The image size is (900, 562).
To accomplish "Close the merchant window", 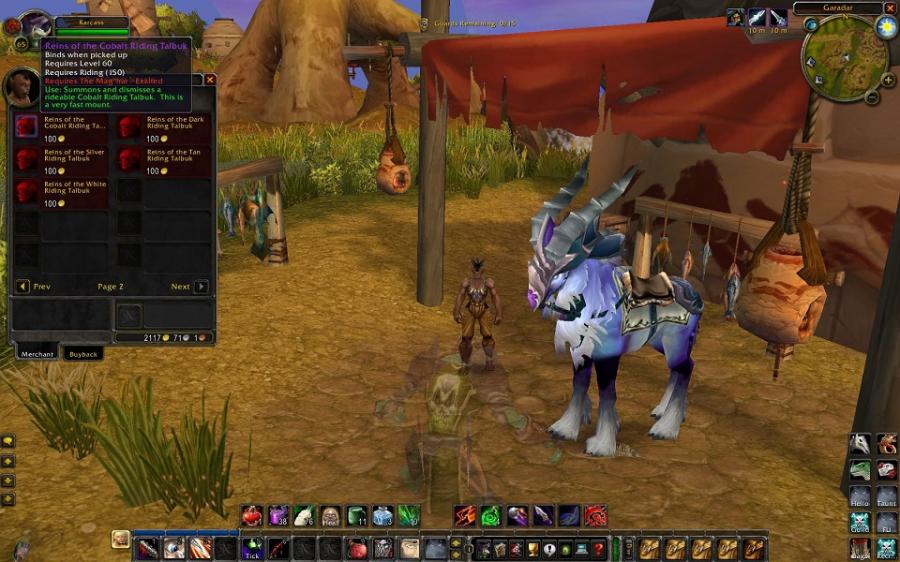I will (210, 79).
